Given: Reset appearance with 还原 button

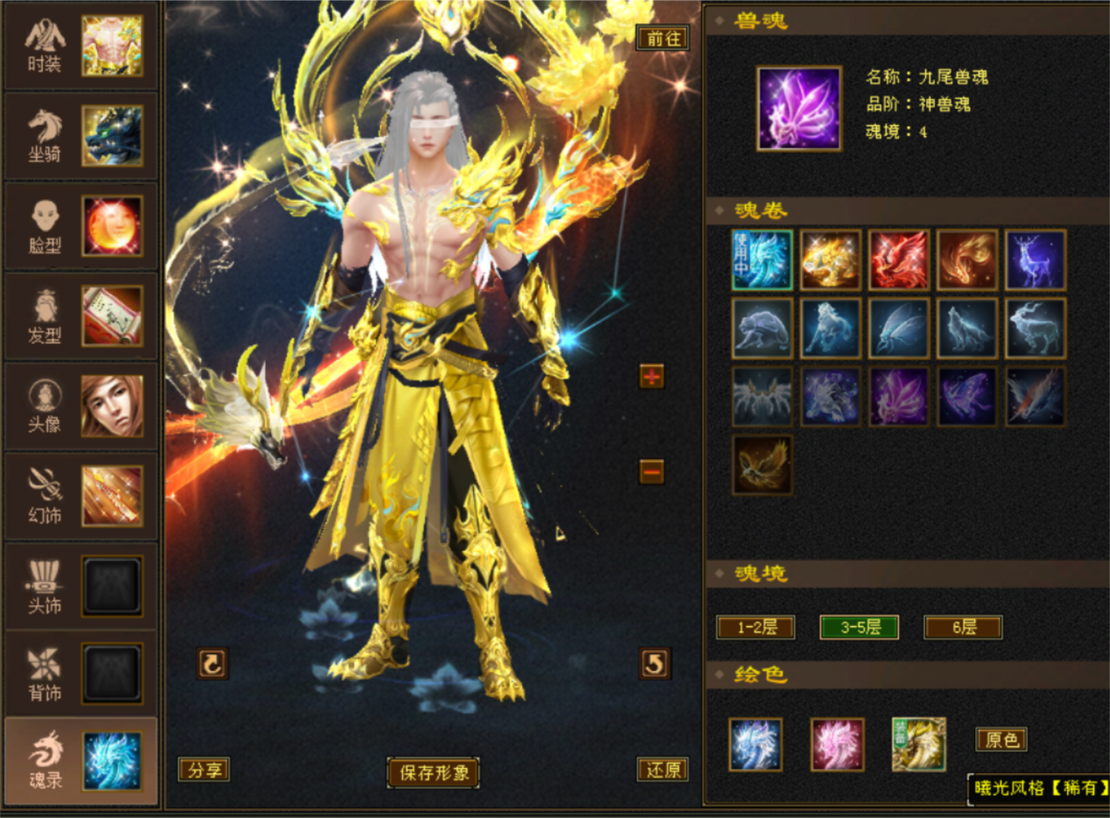Looking at the screenshot, I should click(662, 770).
